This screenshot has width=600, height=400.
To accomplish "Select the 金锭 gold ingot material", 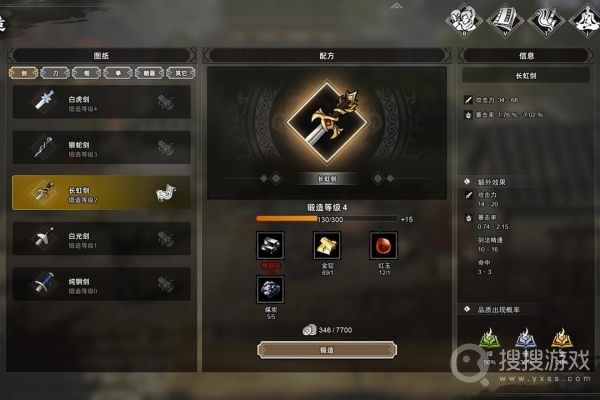I will click(x=326, y=245).
